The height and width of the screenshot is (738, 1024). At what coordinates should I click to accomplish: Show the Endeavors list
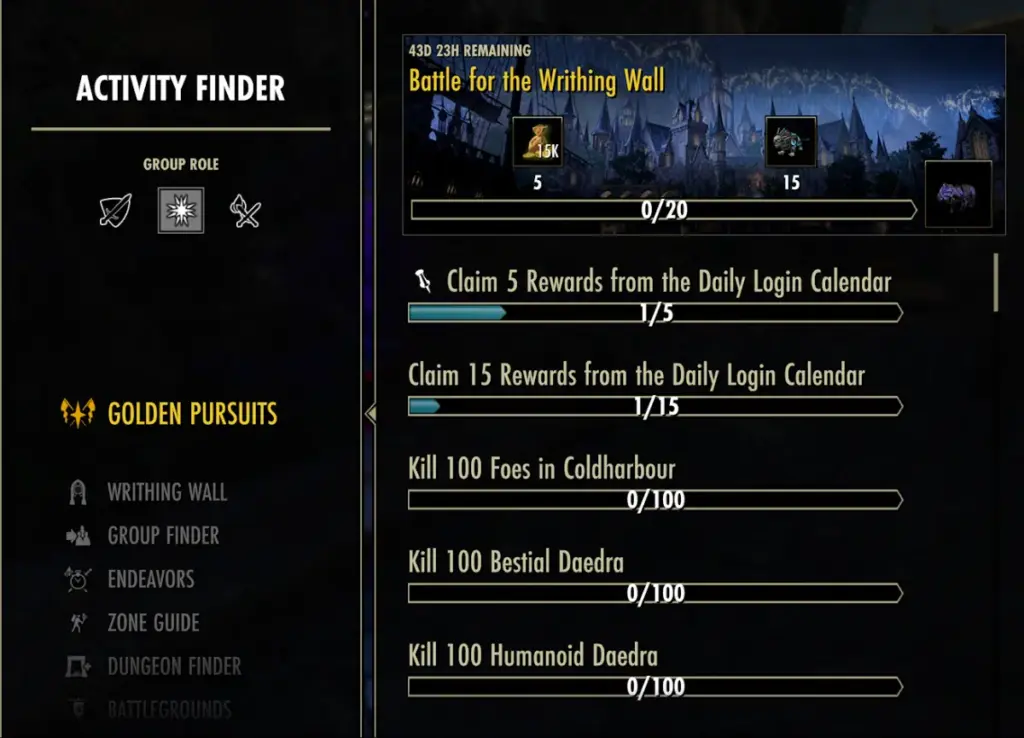click(150, 579)
